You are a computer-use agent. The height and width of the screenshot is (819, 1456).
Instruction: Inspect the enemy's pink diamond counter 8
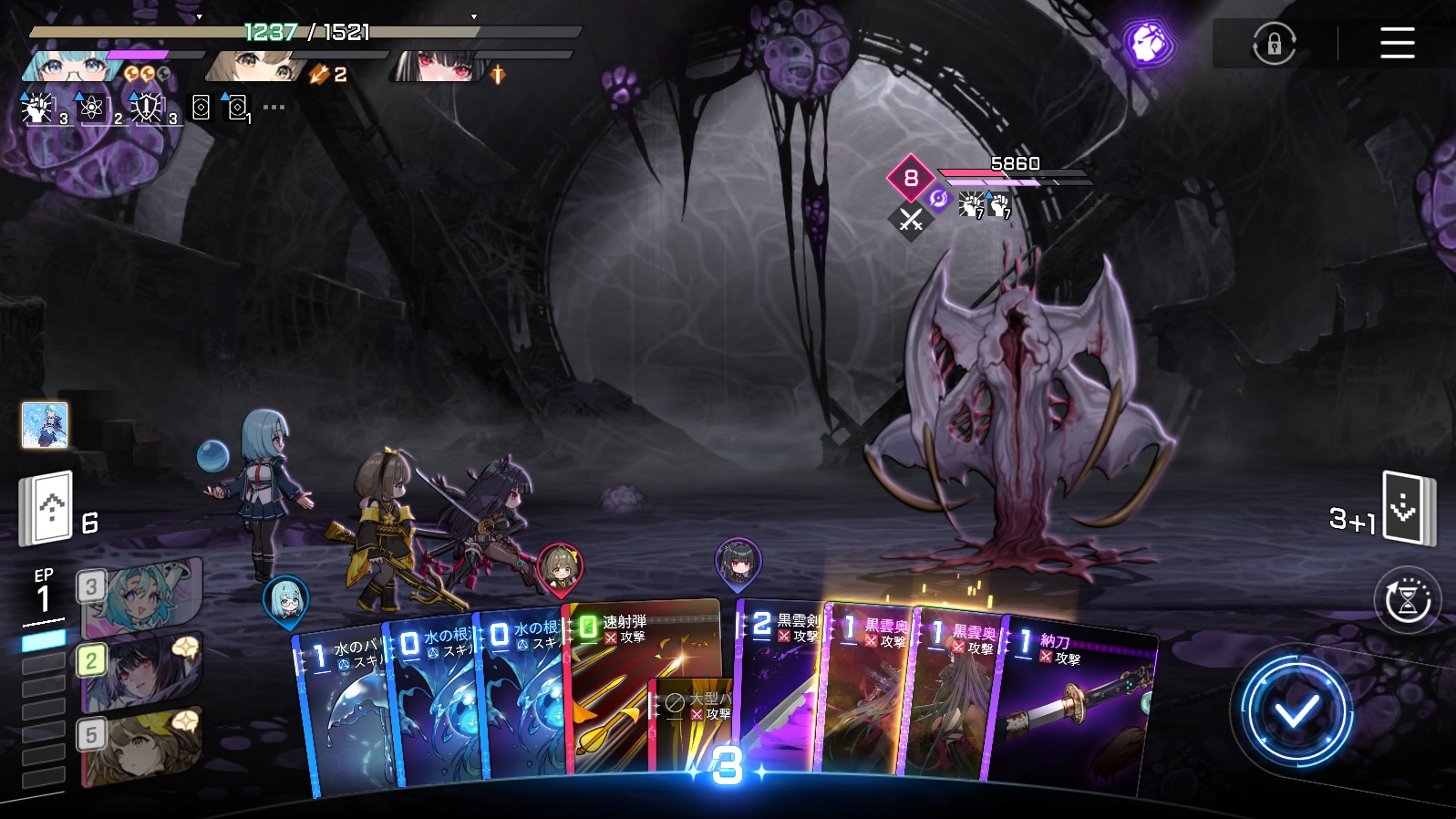(x=910, y=177)
